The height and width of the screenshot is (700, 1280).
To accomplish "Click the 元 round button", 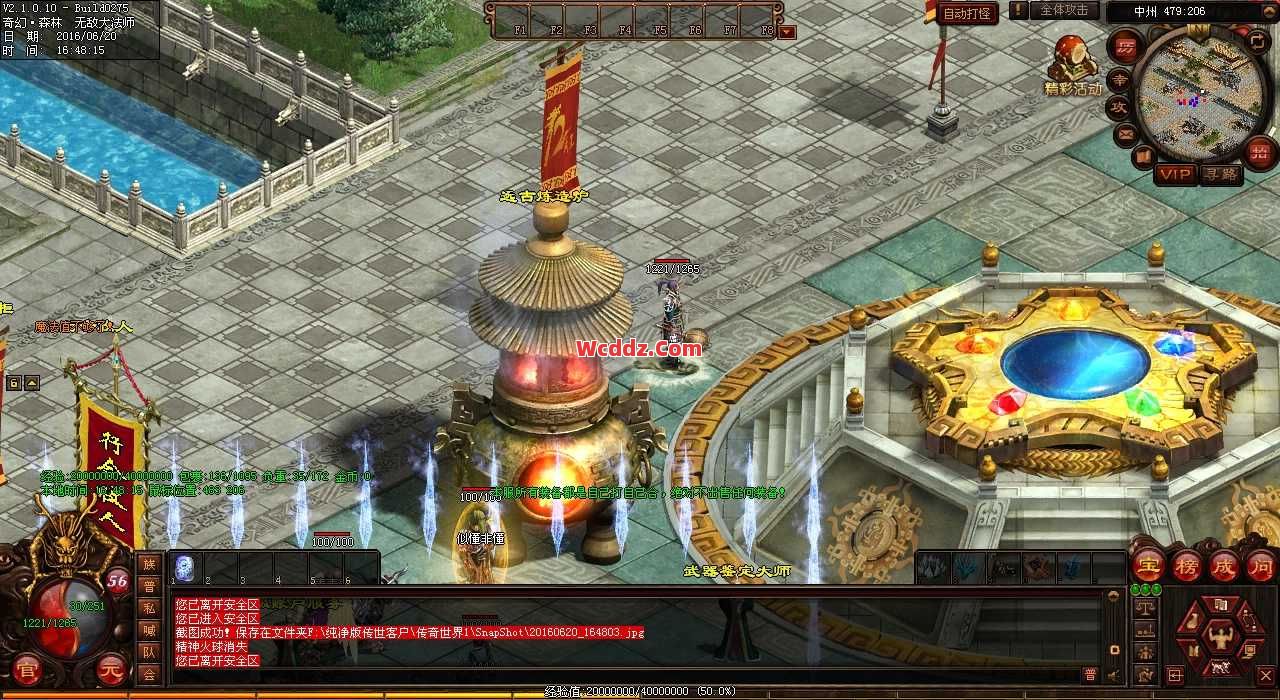I will pos(112,671).
